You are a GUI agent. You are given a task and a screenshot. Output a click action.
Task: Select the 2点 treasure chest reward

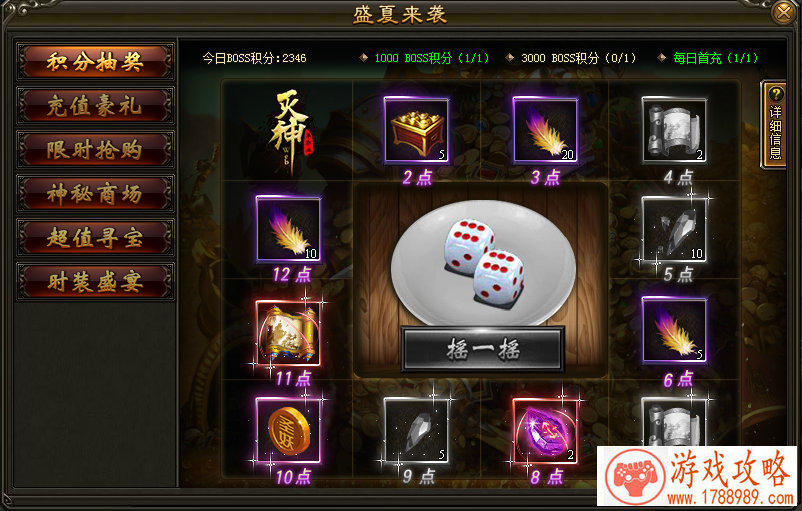click(416, 129)
